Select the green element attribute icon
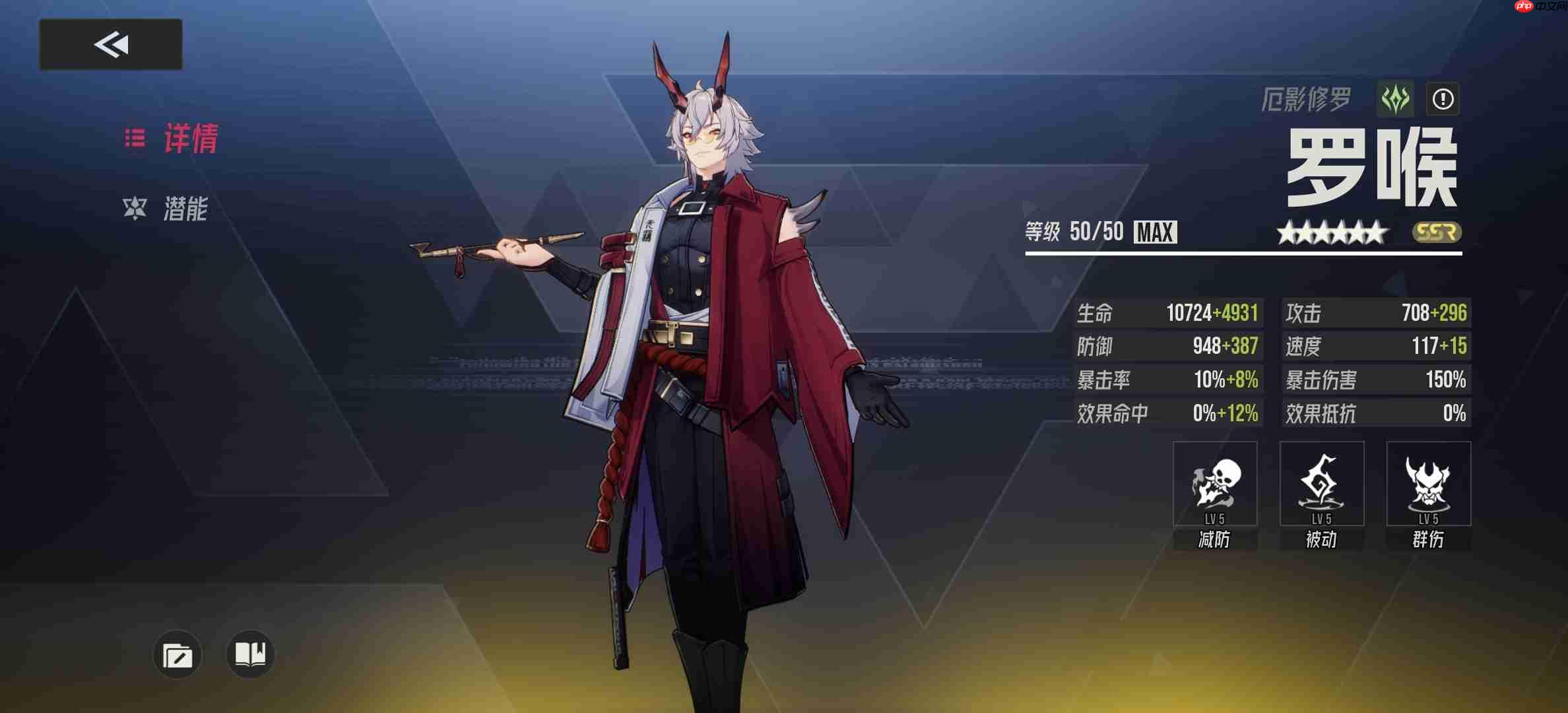The height and width of the screenshot is (713, 1568). [x=1394, y=98]
